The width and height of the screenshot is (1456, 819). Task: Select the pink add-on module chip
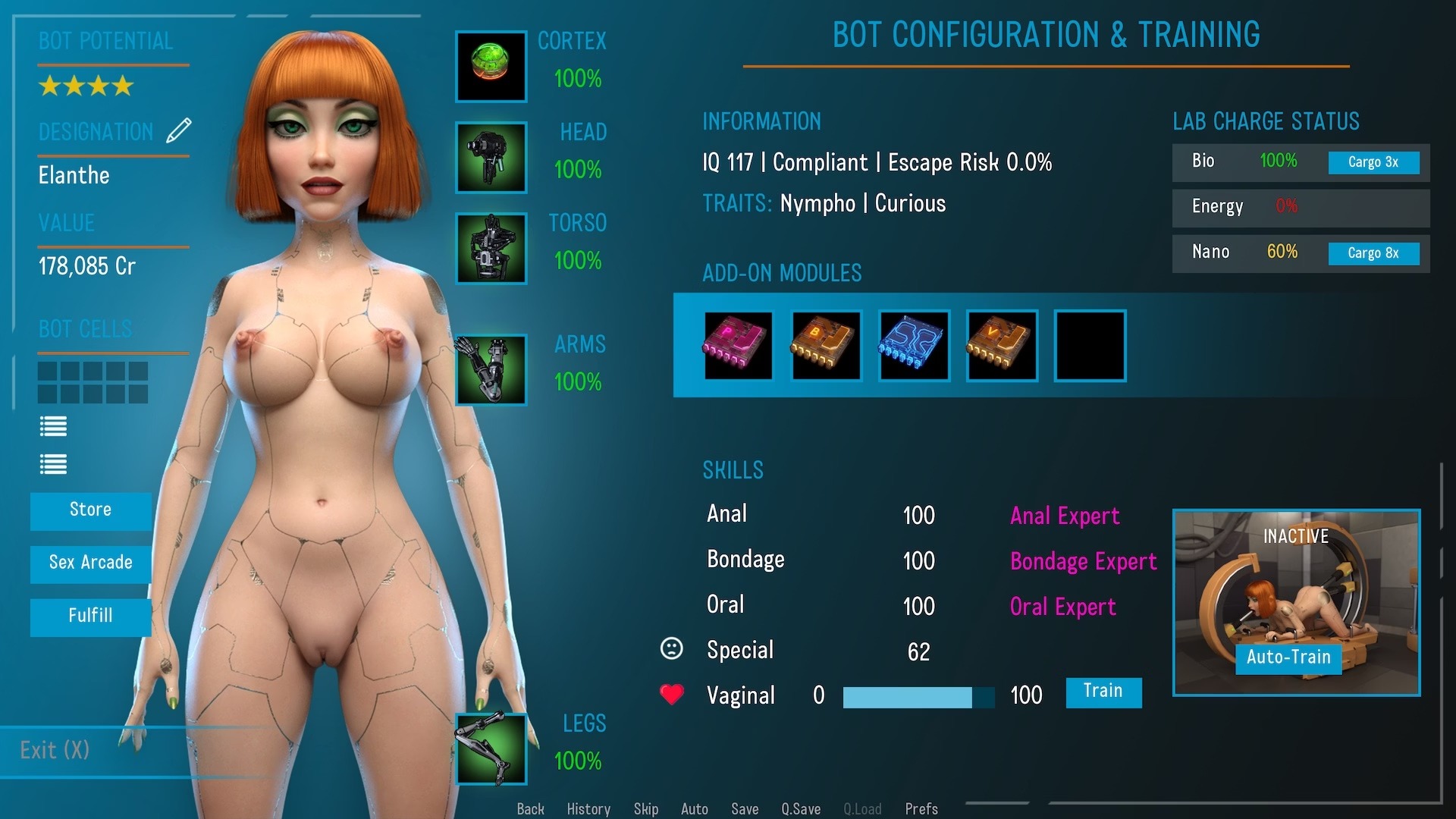pos(738,345)
